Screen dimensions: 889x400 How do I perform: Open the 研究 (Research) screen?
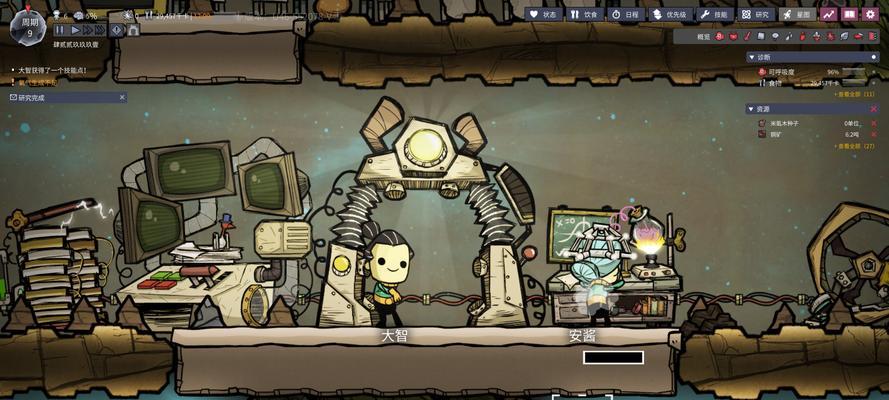756,15
